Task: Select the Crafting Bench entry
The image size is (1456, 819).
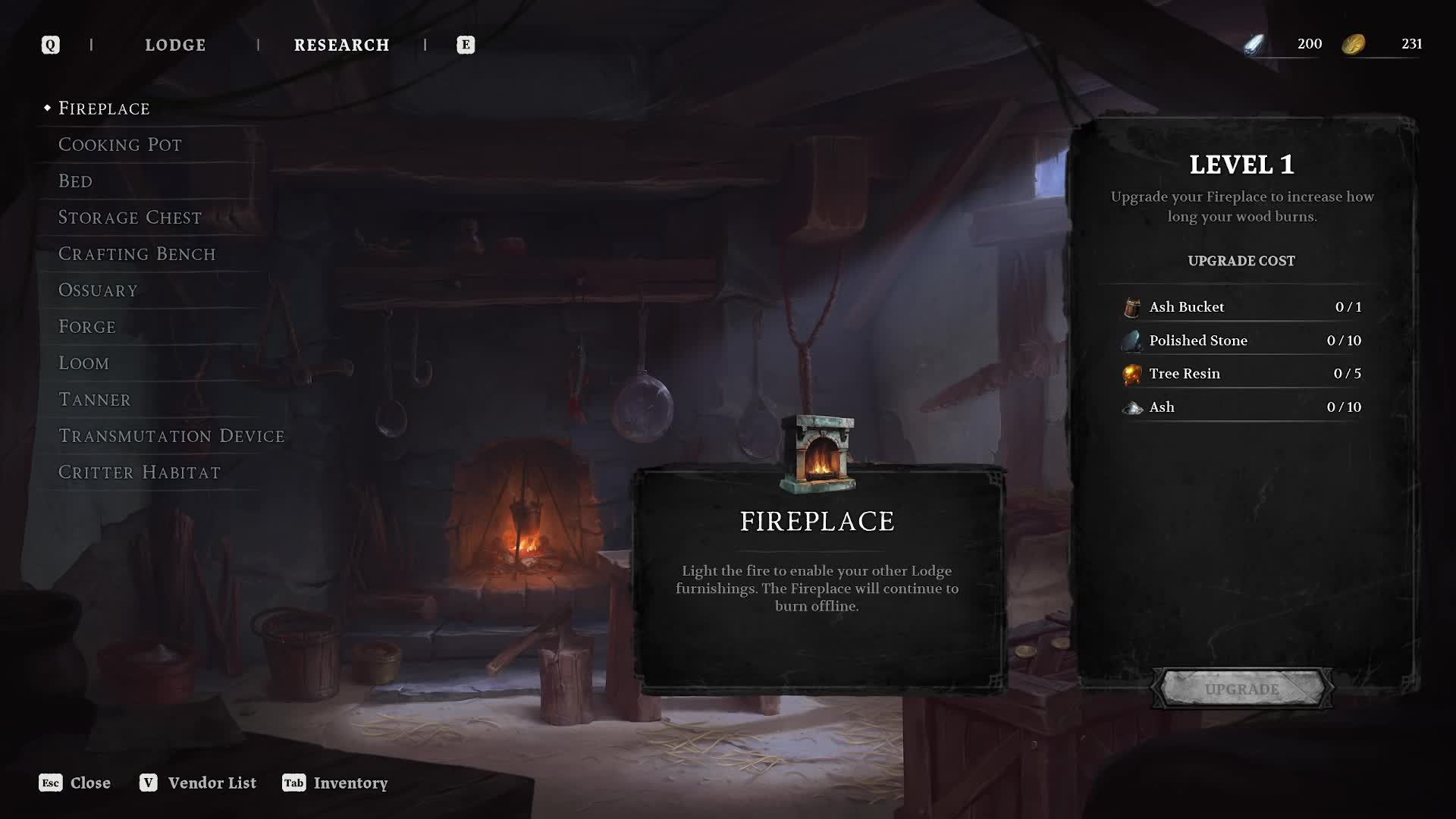Action: [136, 254]
